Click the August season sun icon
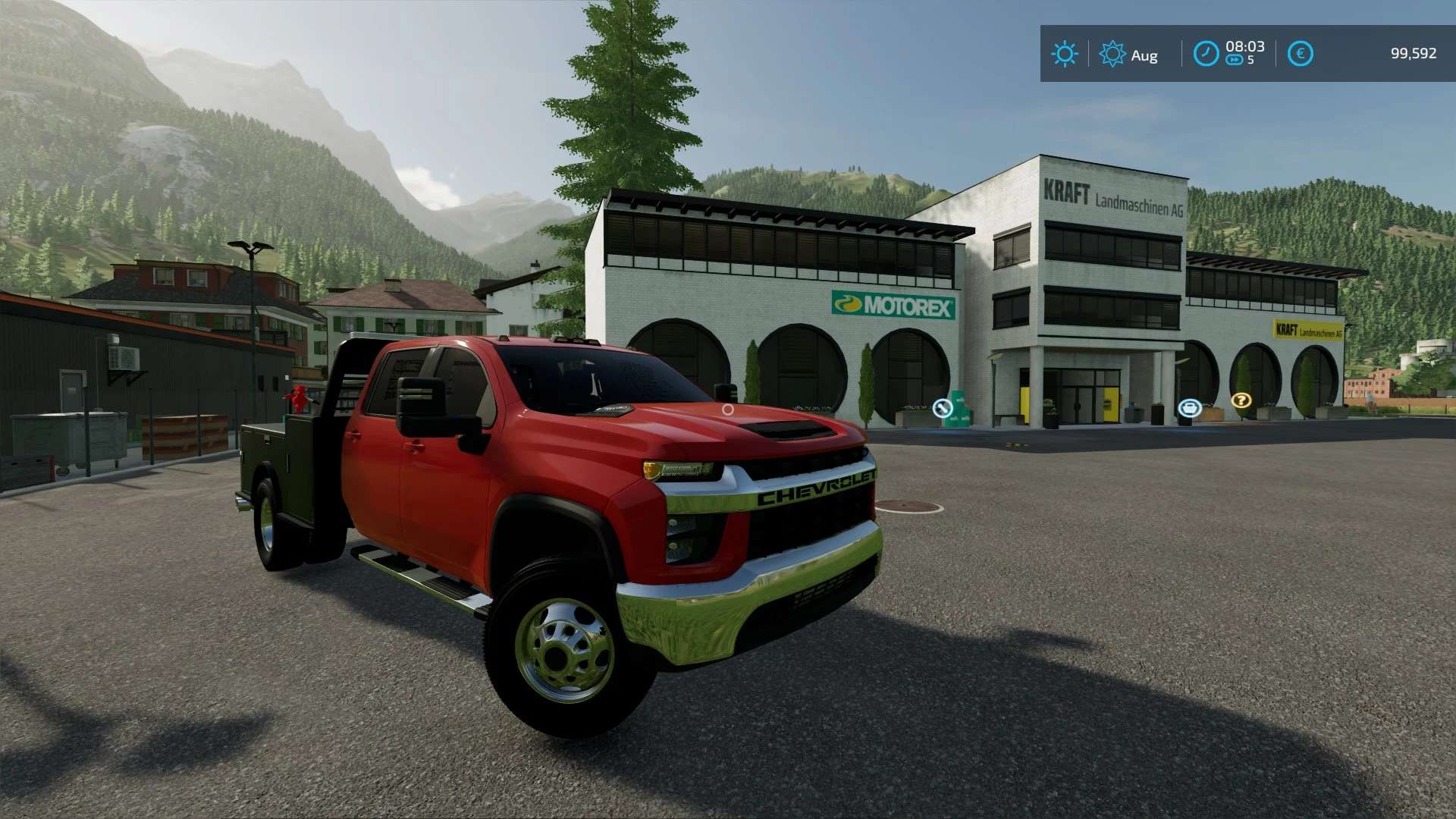Viewport: 1456px width, 819px height. click(x=1112, y=54)
